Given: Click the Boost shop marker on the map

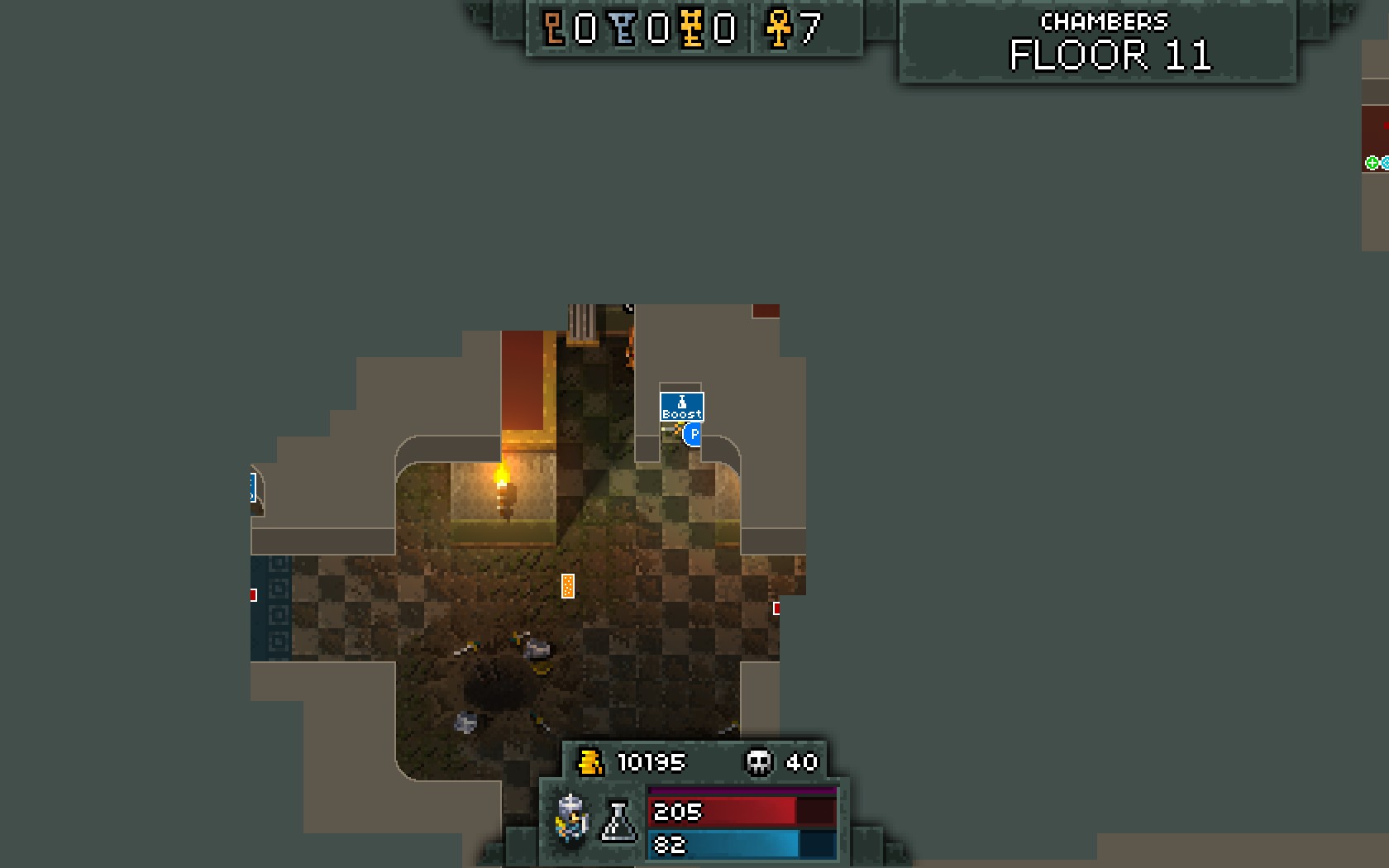Looking at the screenshot, I should coord(681,407).
